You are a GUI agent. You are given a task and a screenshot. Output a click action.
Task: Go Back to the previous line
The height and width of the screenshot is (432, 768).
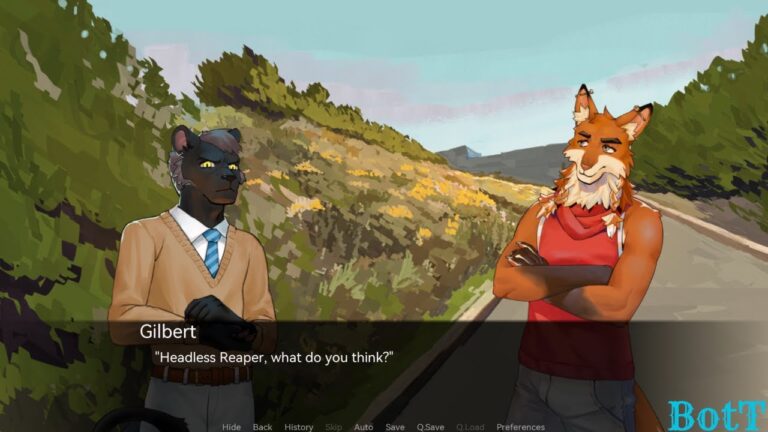[x=262, y=427]
